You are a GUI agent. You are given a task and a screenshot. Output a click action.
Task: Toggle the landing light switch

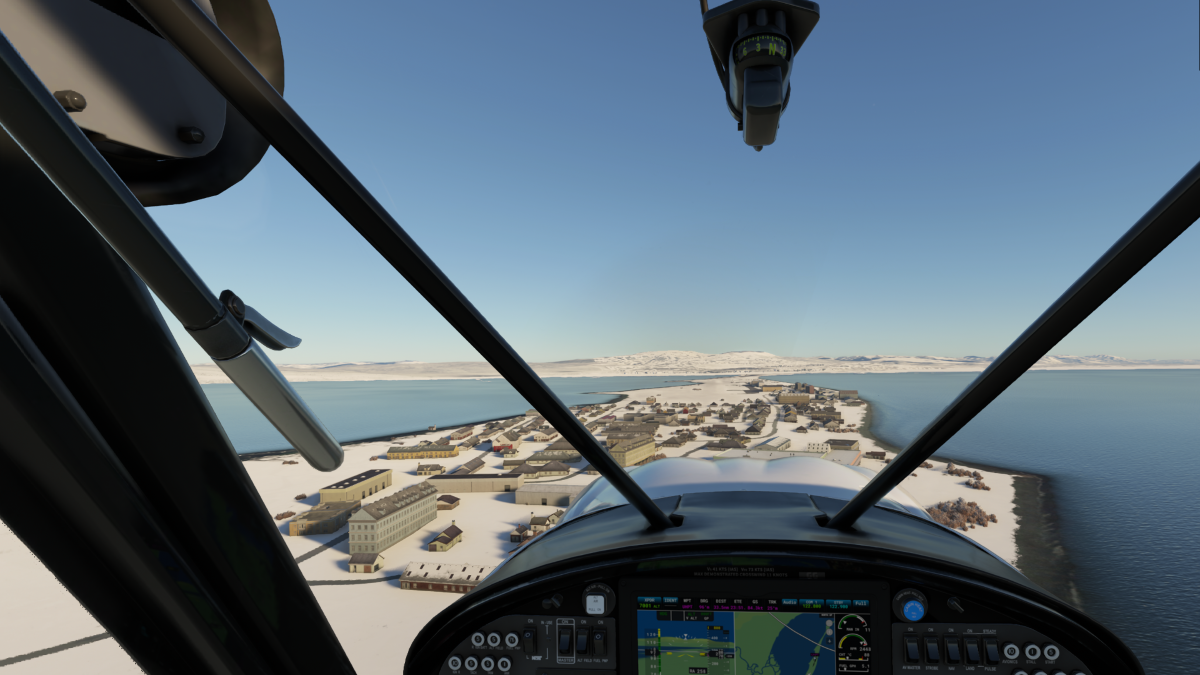pyautogui.click(x=972, y=650)
